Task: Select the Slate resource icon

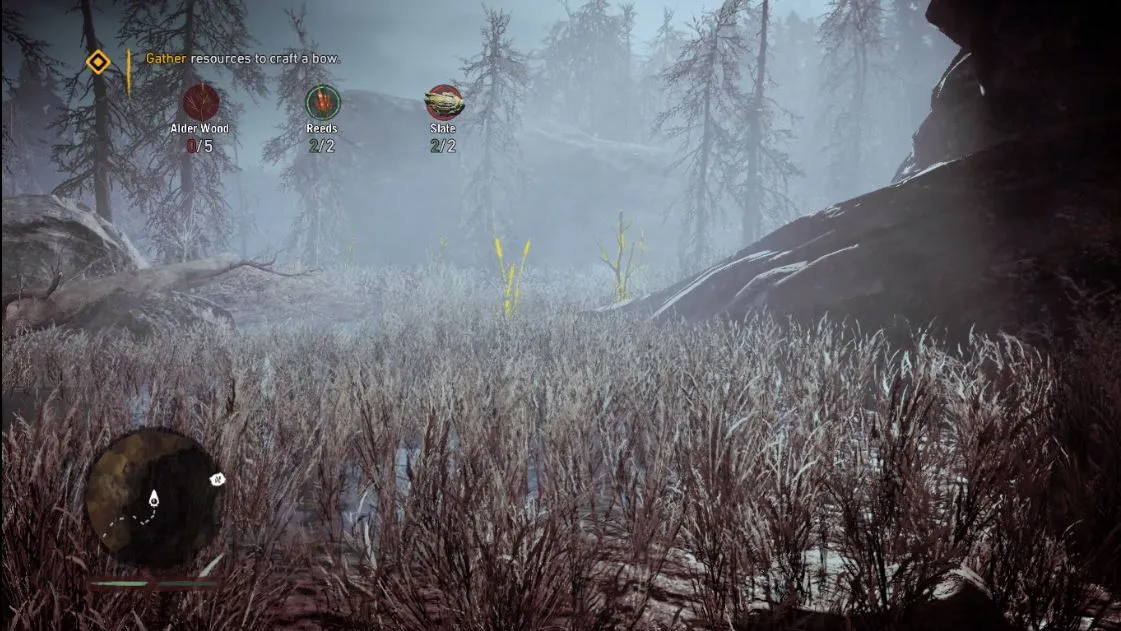Action: tap(443, 102)
